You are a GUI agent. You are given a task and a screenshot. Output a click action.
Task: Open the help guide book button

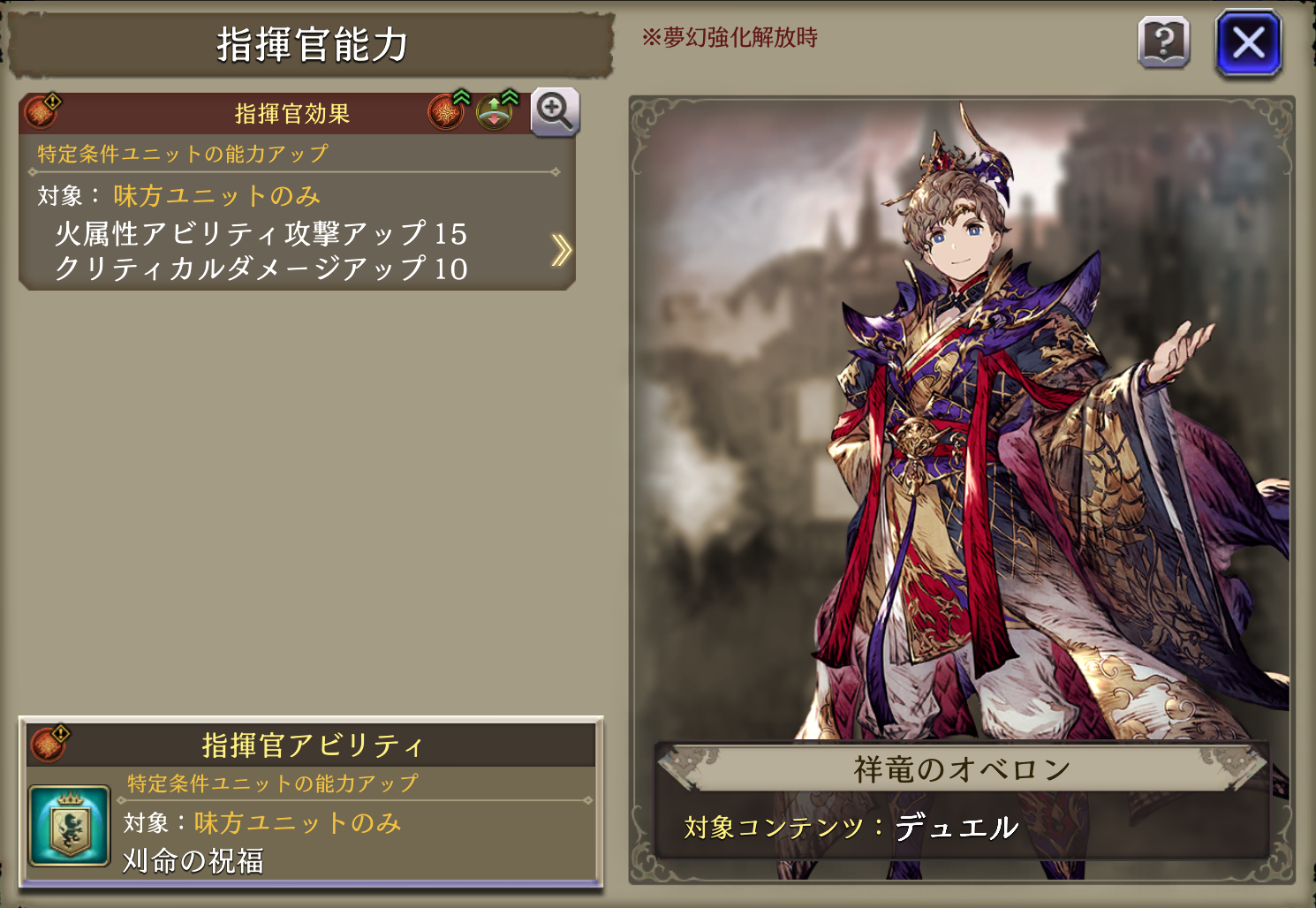pyautogui.click(x=1164, y=42)
